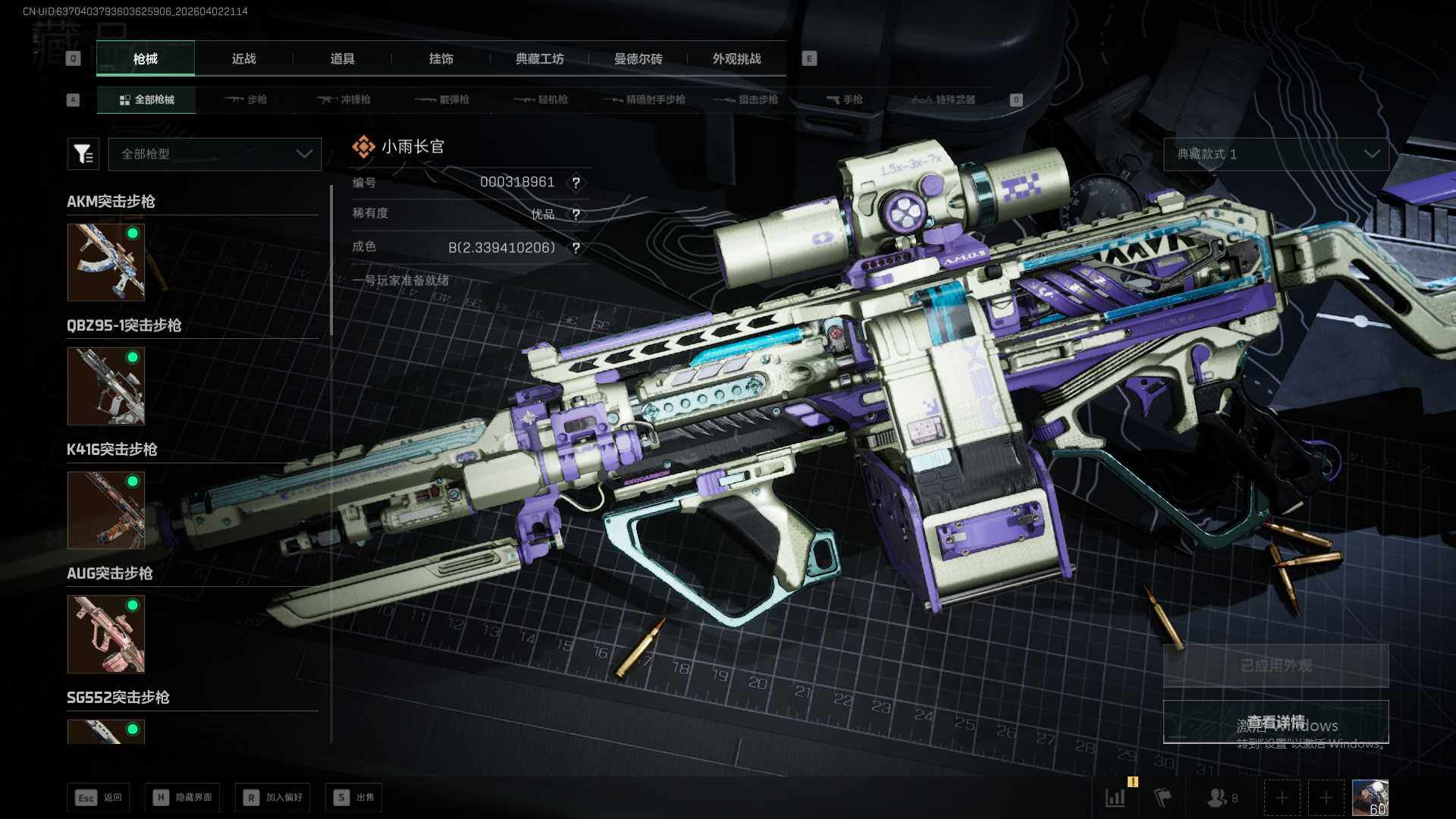
Task: Open the 典藏工坊 workshop tab
Action: coord(539,58)
